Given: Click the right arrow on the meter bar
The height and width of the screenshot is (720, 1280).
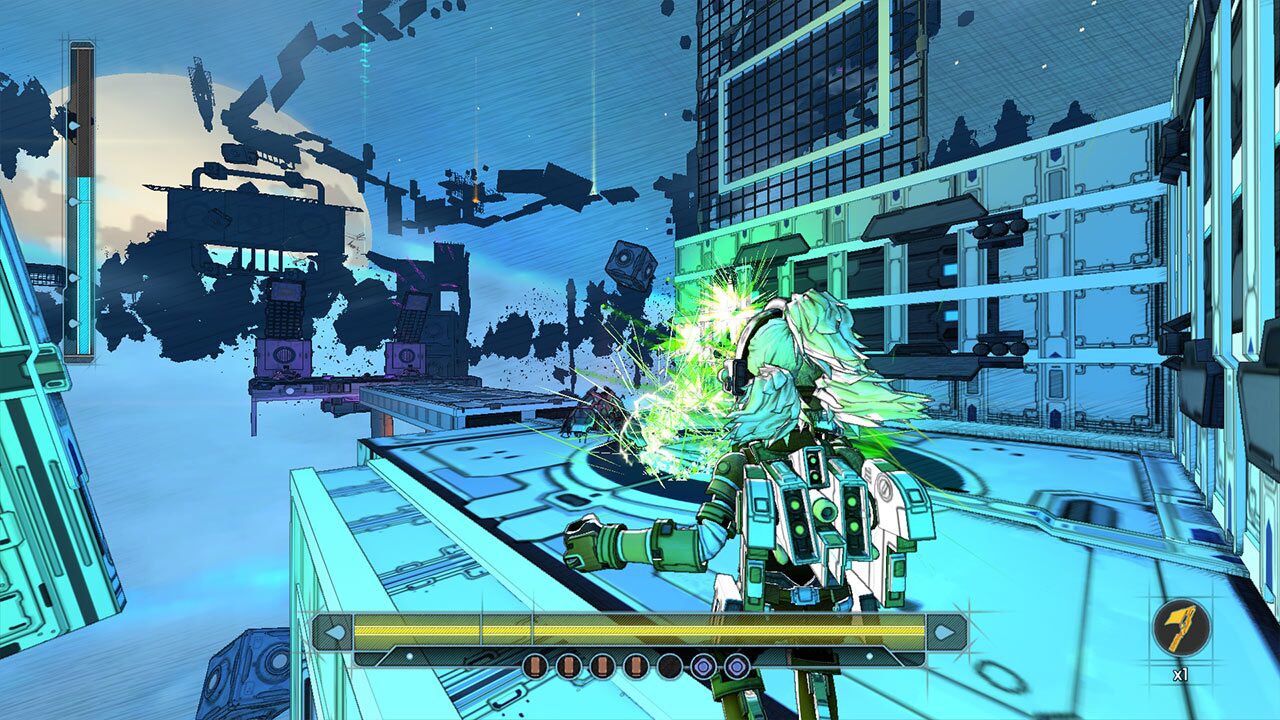Looking at the screenshot, I should click(945, 631).
